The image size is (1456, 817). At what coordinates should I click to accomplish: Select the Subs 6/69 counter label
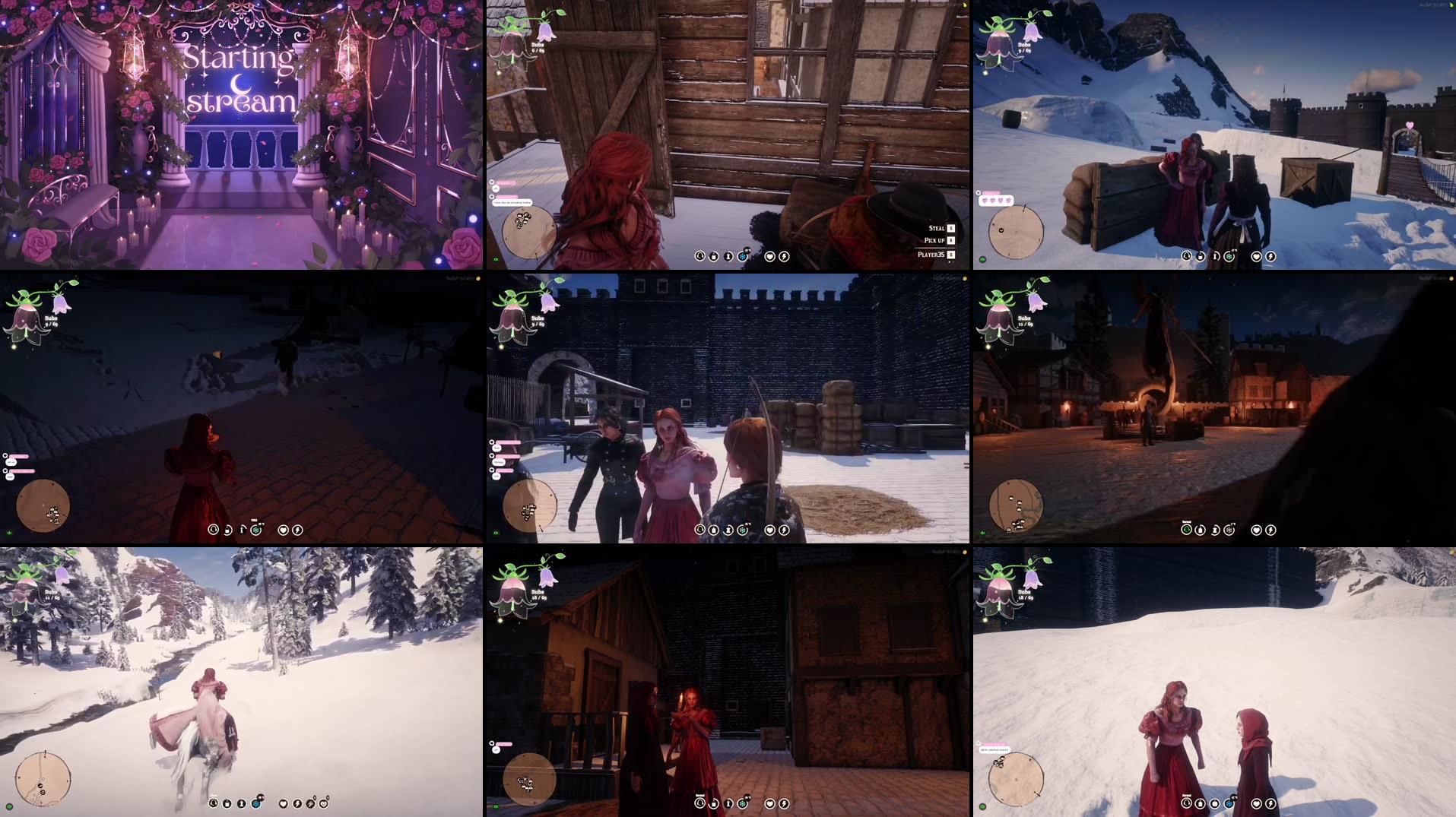click(x=537, y=48)
